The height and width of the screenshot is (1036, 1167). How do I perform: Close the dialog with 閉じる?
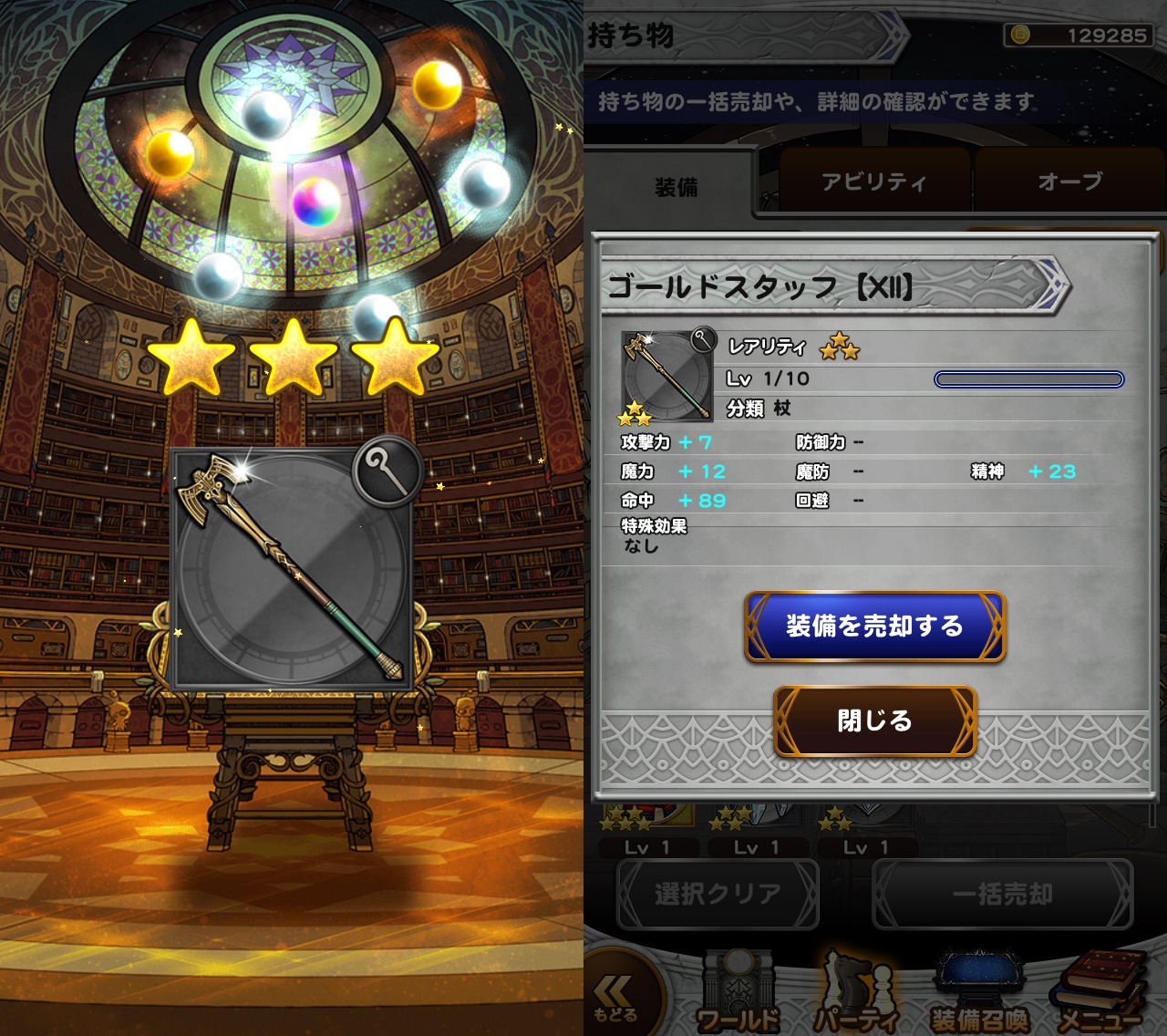(x=874, y=720)
